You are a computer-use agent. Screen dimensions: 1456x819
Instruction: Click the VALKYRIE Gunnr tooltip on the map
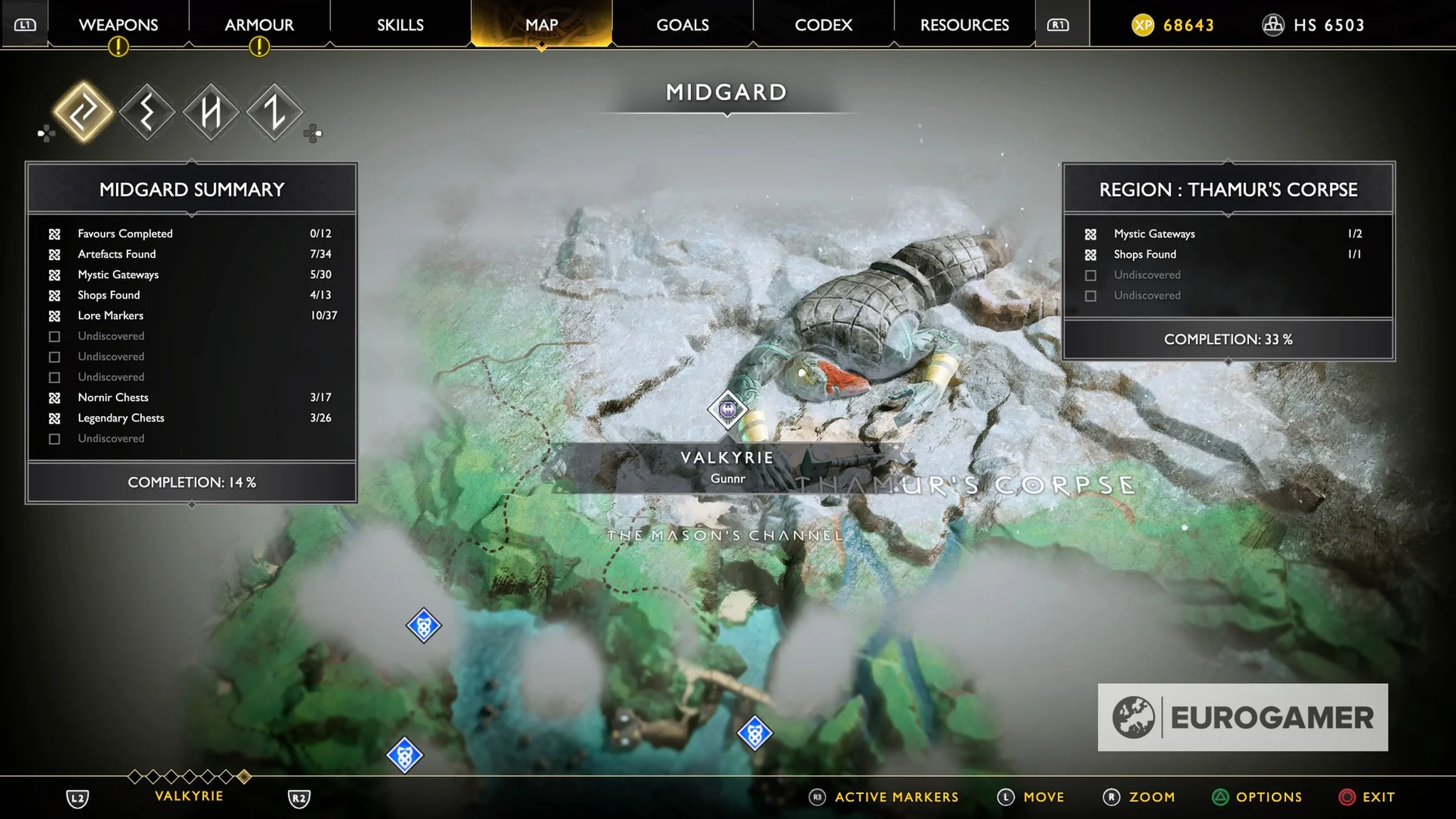point(727,466)
